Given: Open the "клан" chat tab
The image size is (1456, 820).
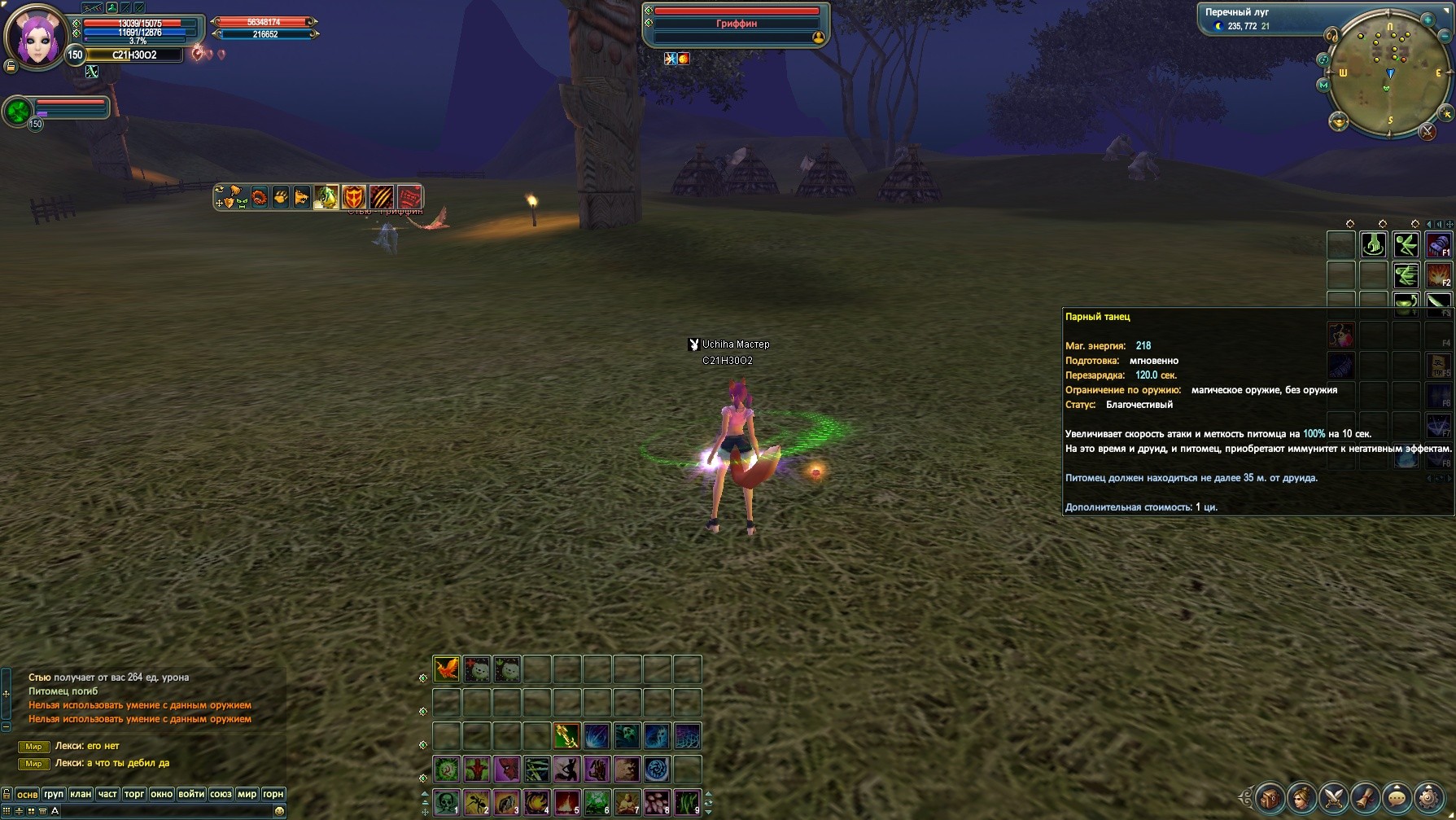Looking at the screenshot, I should pos(81,794).
